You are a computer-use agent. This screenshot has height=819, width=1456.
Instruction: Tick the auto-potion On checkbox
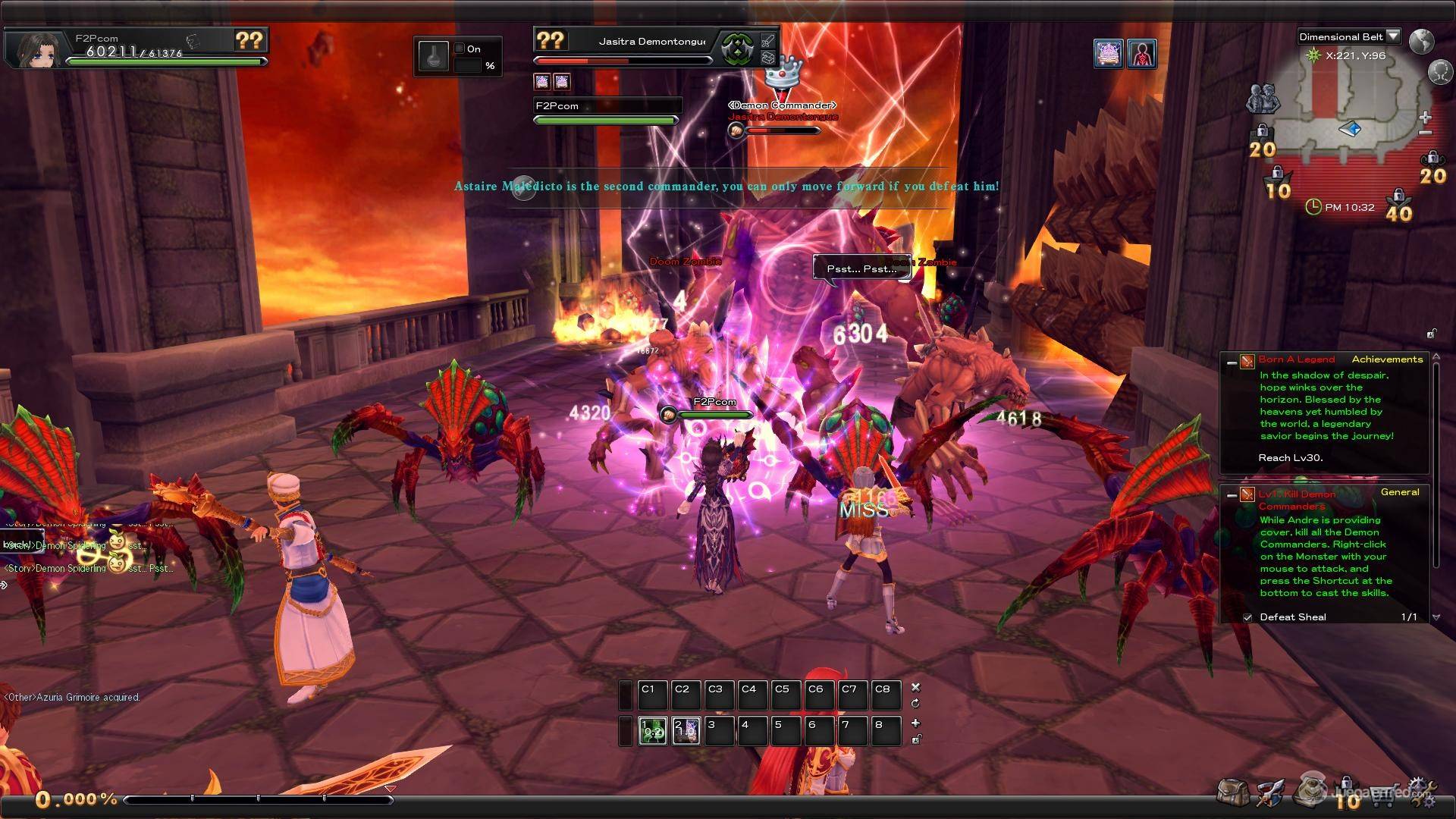[459, 49]
